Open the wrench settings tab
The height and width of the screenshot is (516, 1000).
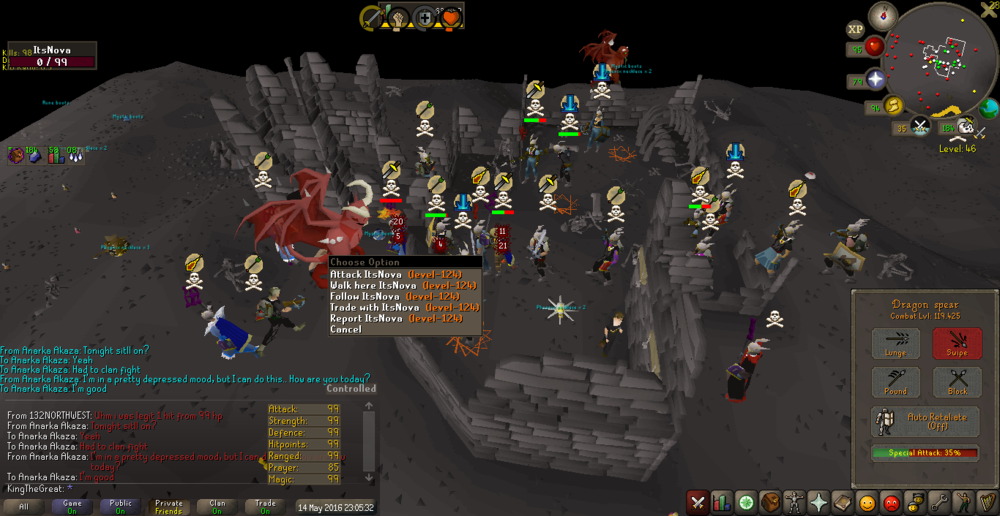940,502
